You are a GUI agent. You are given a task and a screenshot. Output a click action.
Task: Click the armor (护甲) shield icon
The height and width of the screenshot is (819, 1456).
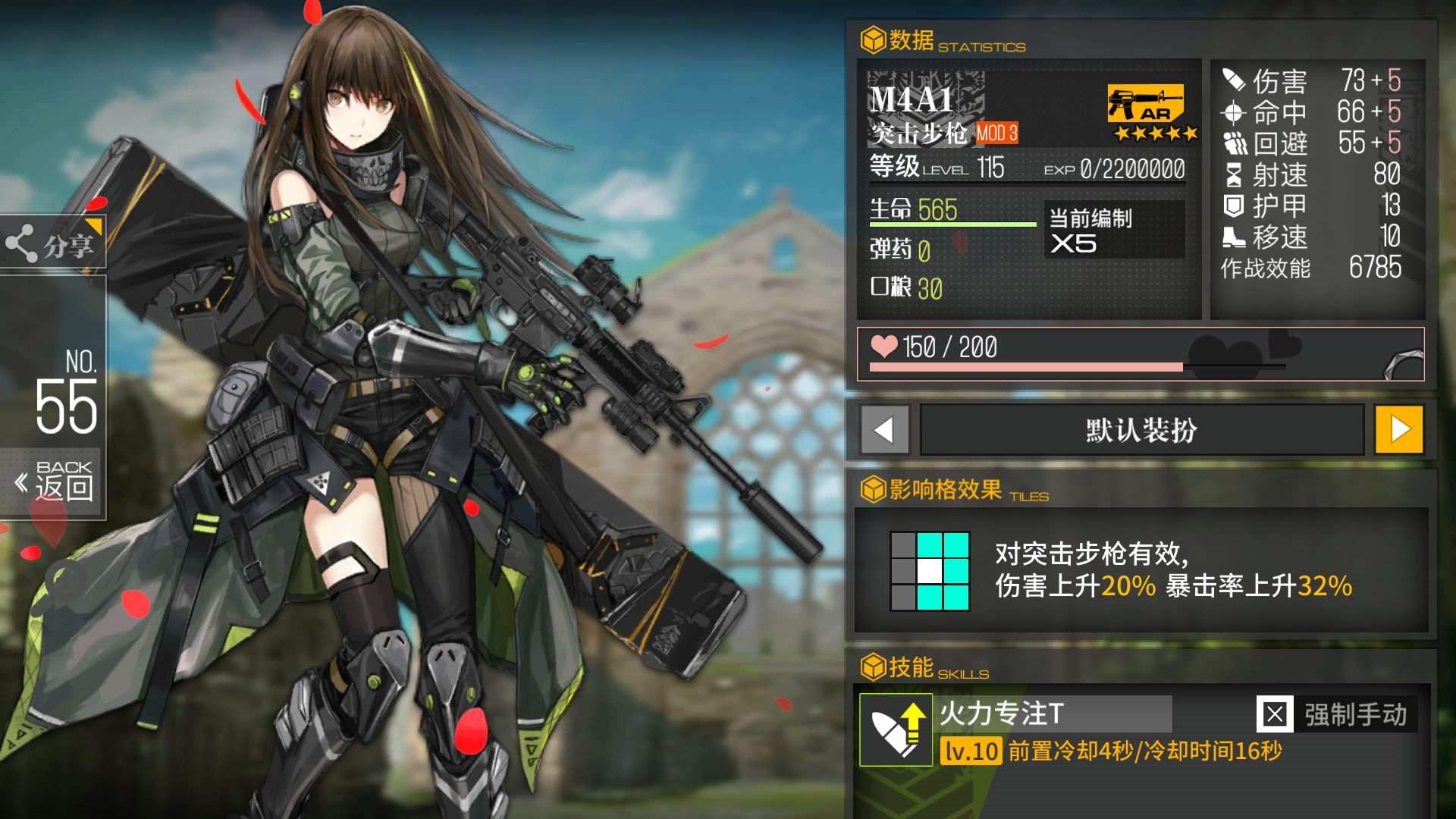click(1233, 206)
